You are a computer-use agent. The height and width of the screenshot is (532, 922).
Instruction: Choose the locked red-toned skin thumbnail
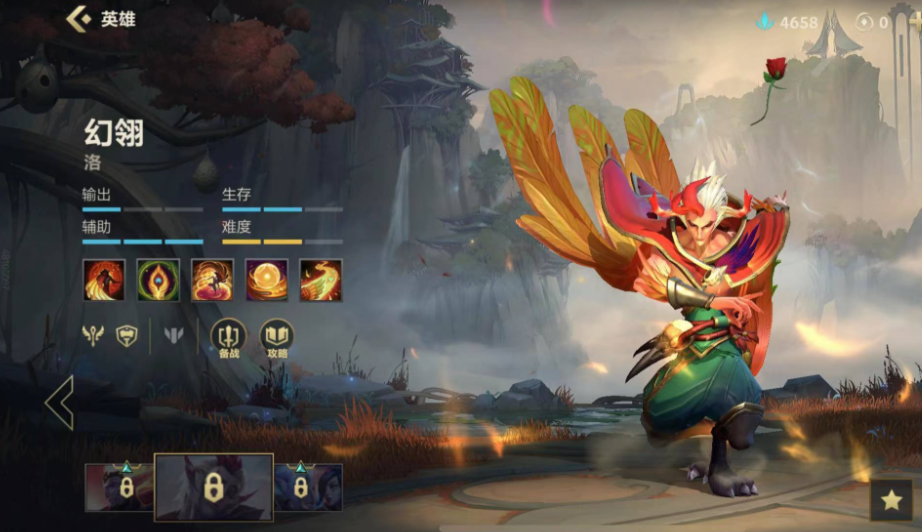119,488
